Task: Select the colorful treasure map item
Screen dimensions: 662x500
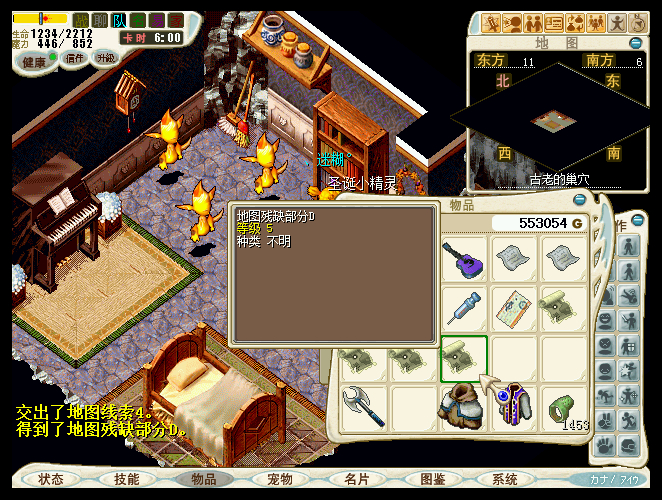Action: (x=516, y=308)
